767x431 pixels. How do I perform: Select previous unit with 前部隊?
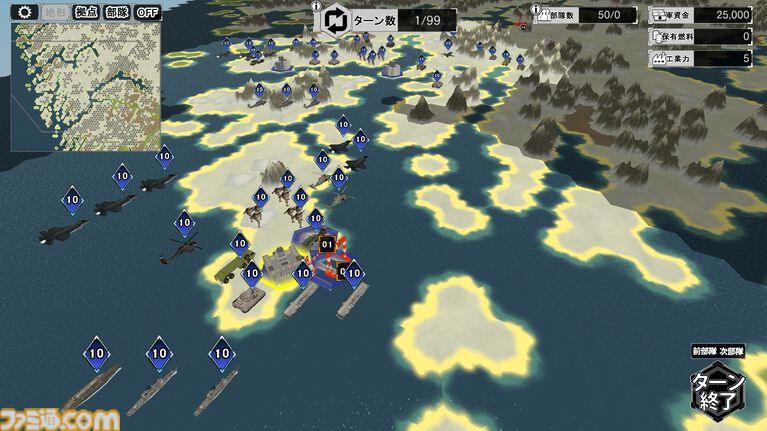pos(704,351)
